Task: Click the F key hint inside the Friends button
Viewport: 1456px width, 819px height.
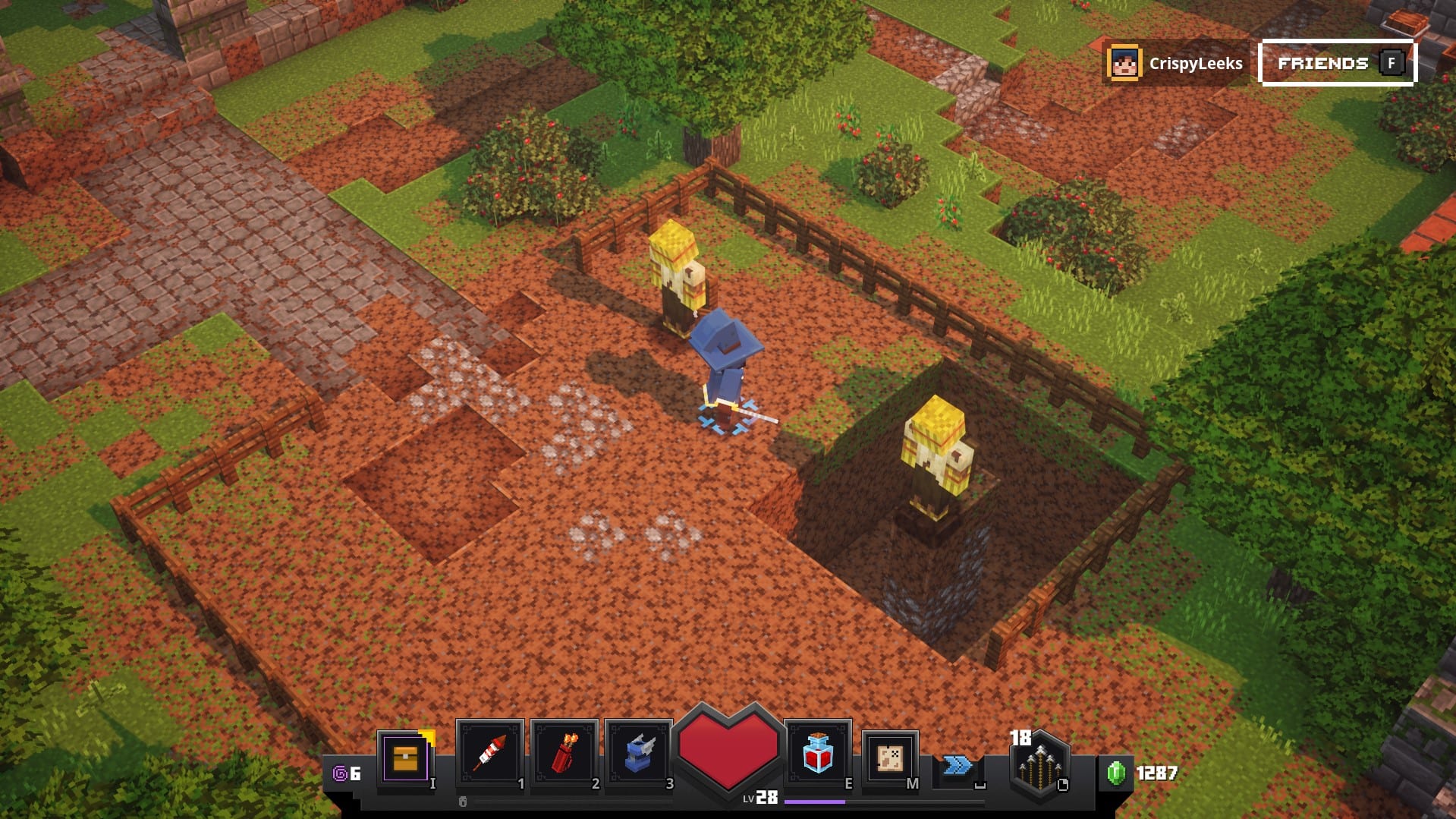Action: (x=1391, y=64)
